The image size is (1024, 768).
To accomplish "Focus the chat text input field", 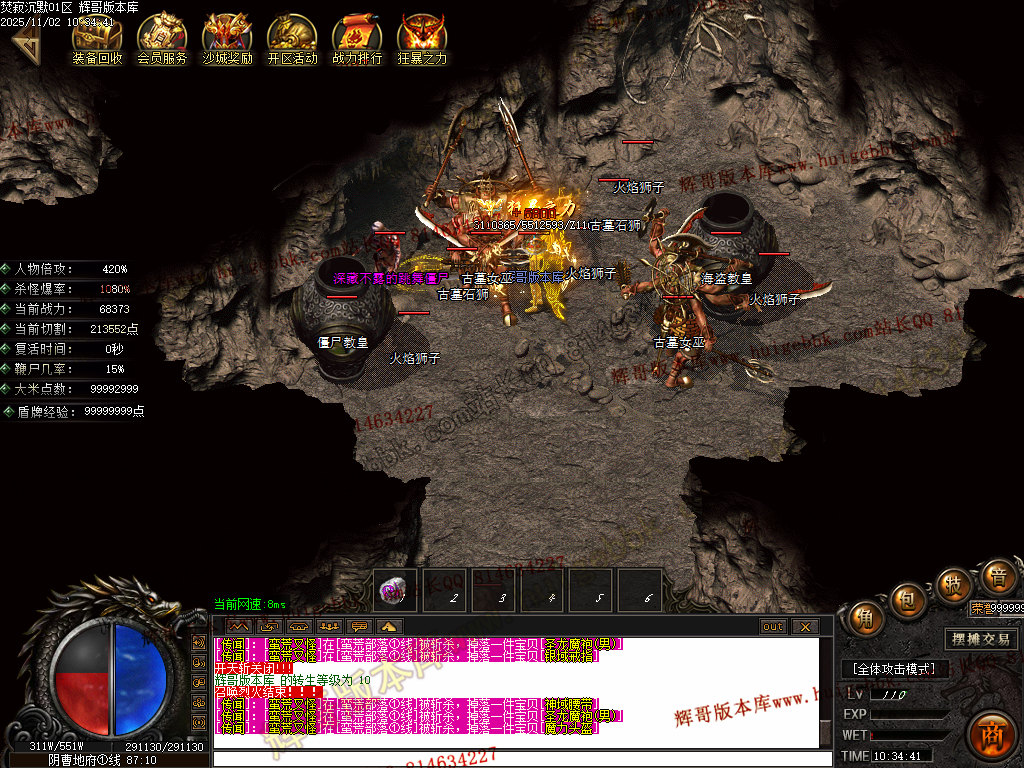I will point(520,759).
